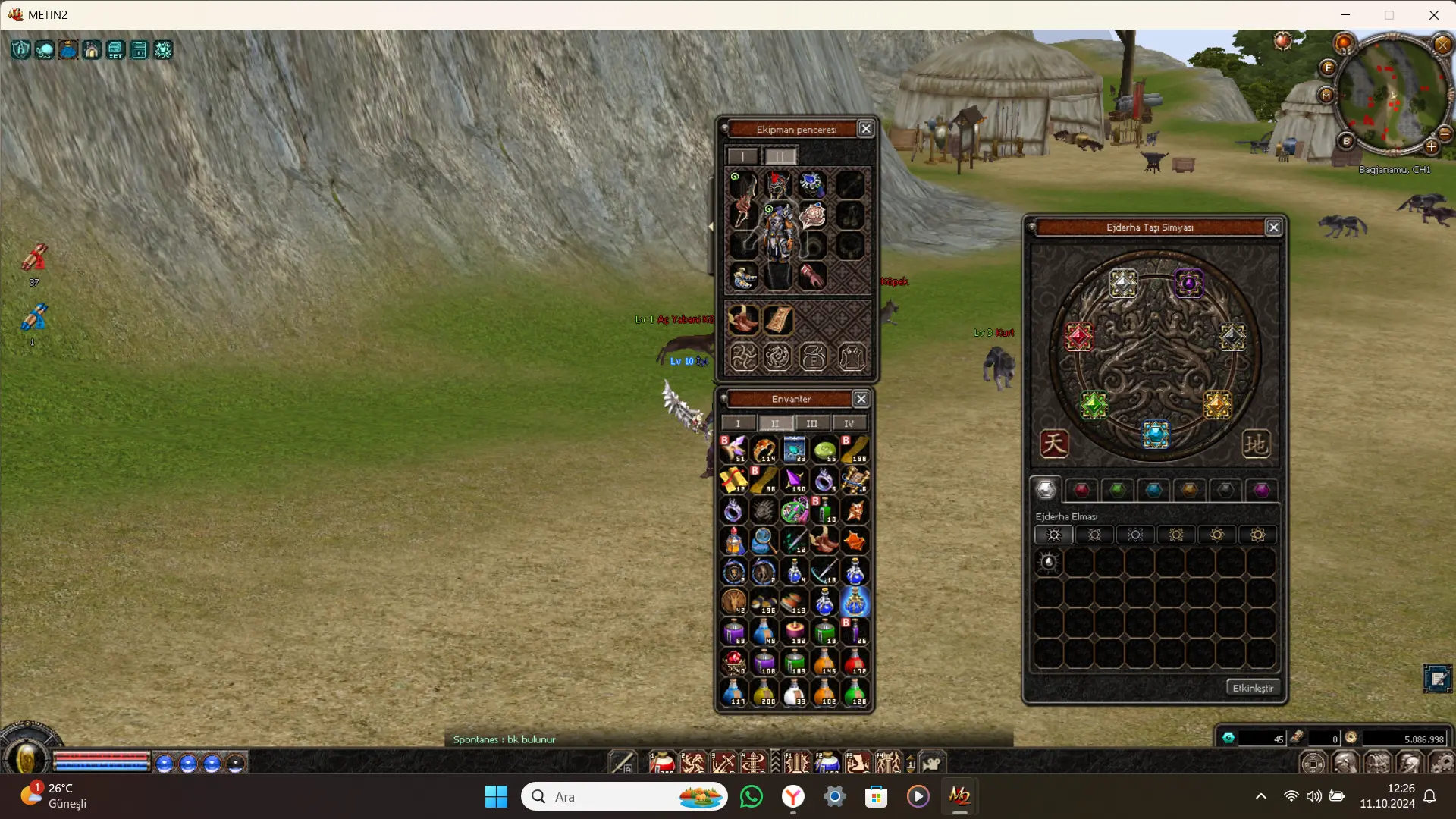The width and height of the screenshot is (1456, 819).
Task: Switch to inventory tab III
Action: (811, 423)
